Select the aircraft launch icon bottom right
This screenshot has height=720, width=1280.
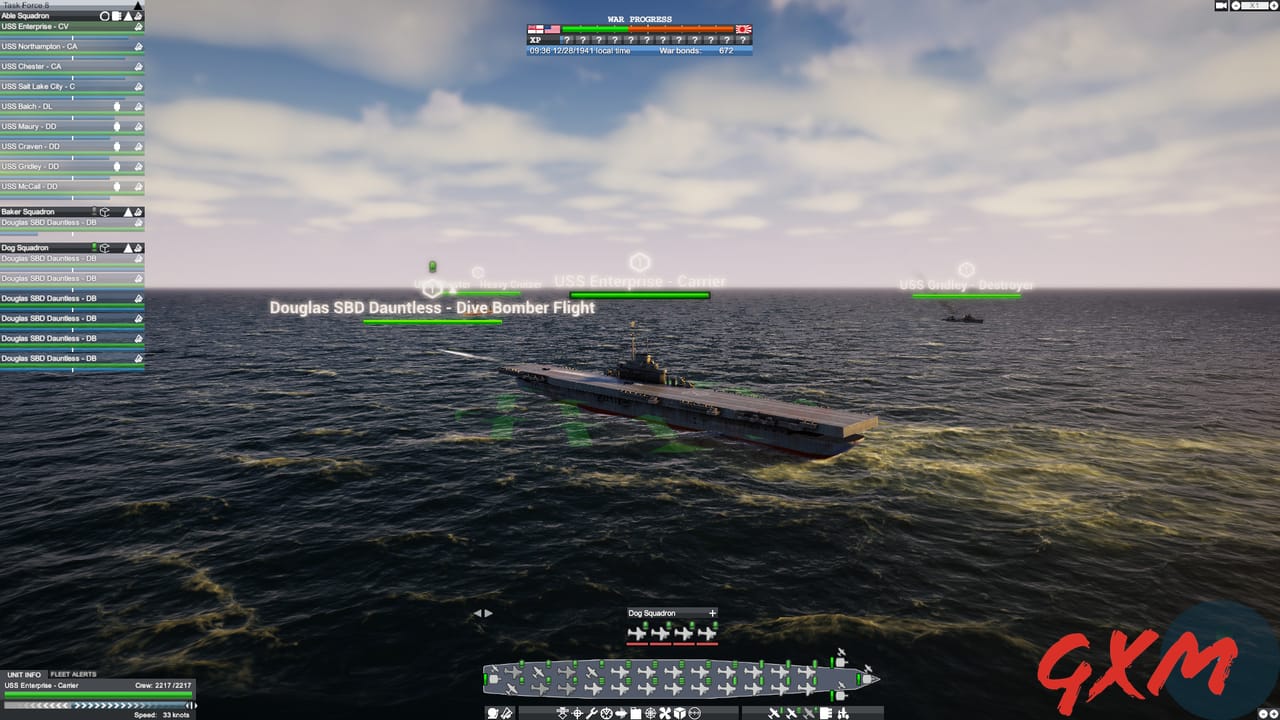coord(772,713)
